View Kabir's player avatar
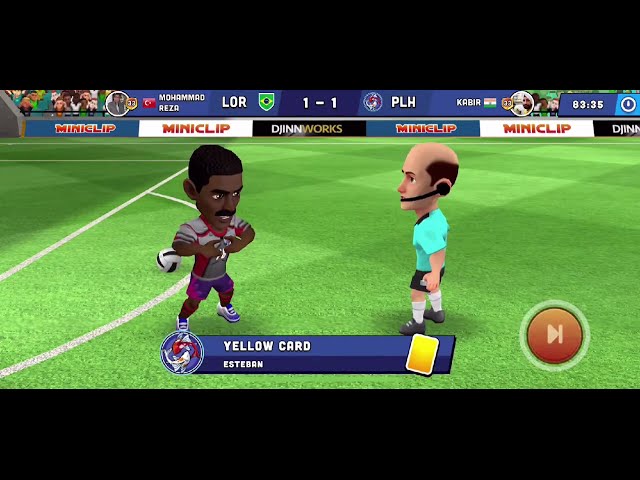Image resolution: width=640 pixels, height=480 pixels. pos(521,103)
